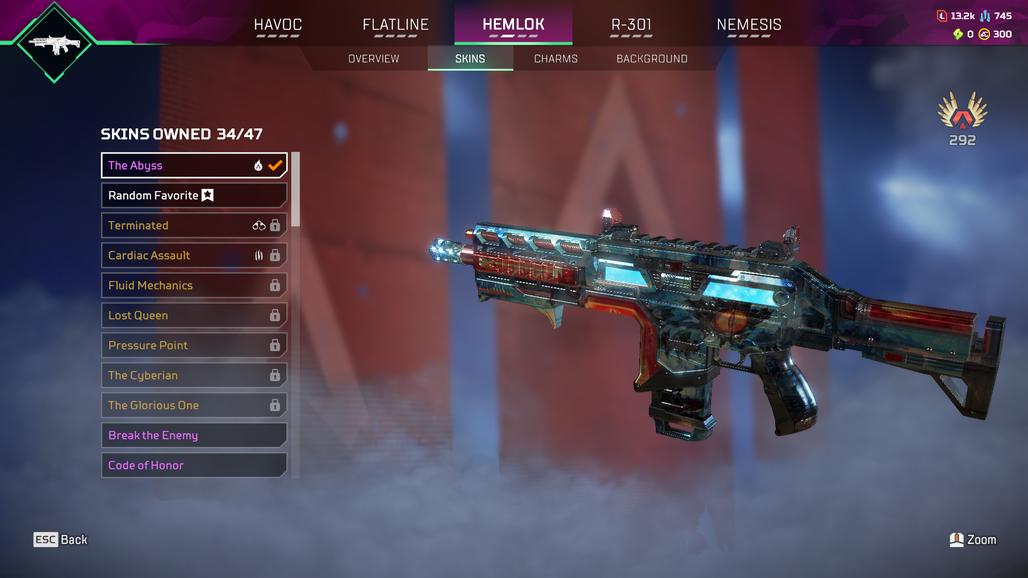The height and width of the screenshot is (578, 1028).
Task: Choose the Code of Honor skin
Action: coord(194,465)
